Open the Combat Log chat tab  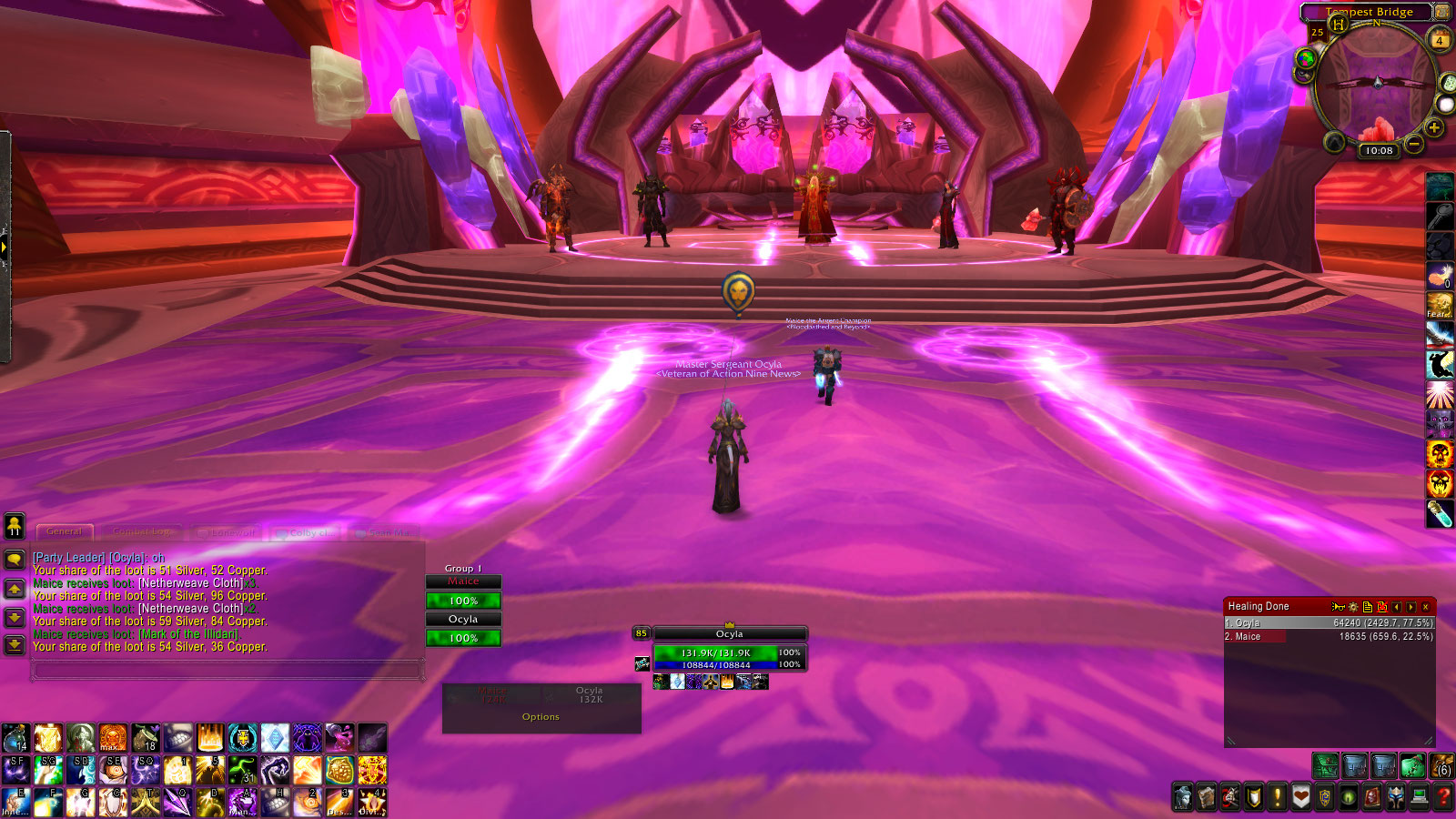pos(142,531)
